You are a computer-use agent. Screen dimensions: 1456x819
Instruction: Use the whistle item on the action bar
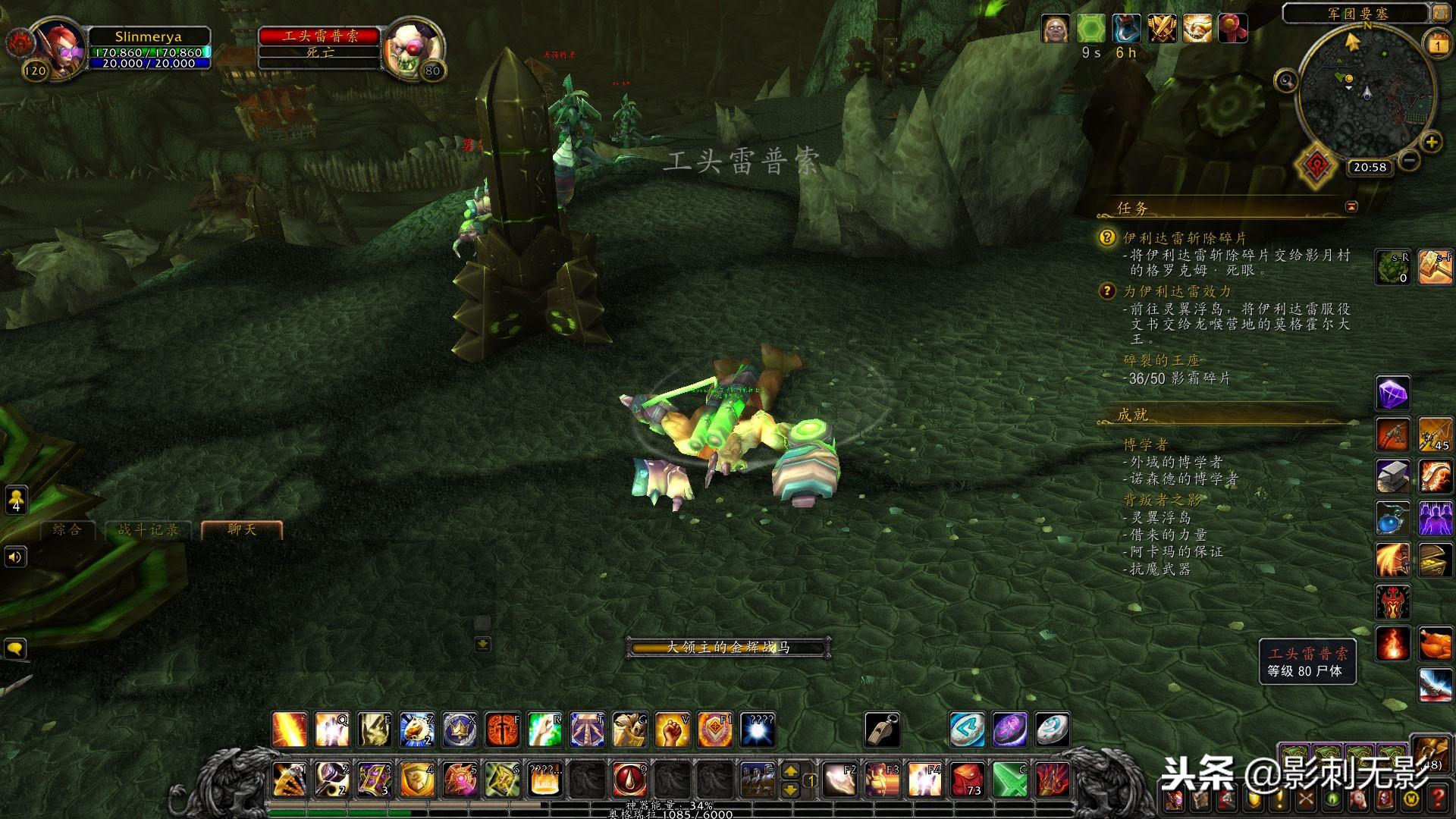(883, 730)
